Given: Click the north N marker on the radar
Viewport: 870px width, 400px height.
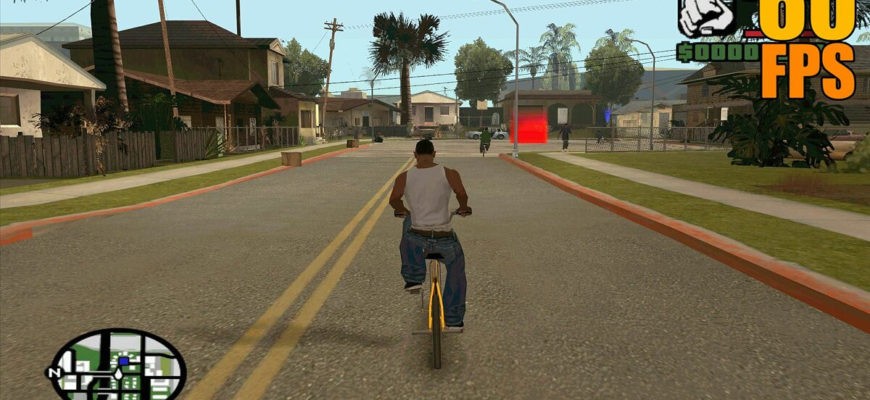Looking at the screenshot, I should 55,373.
